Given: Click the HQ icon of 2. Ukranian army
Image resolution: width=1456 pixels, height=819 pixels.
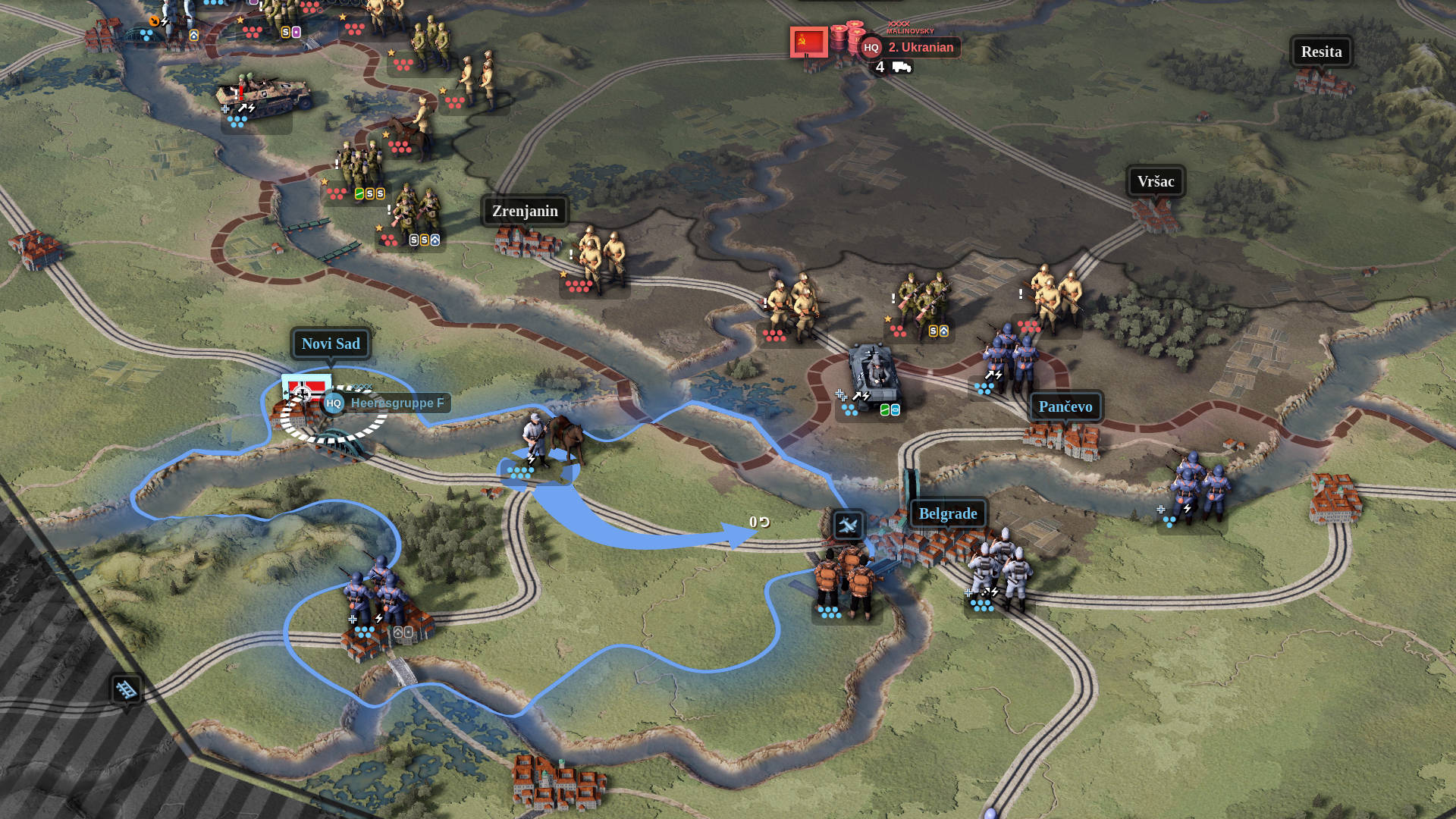Looking at the screenshot, I should click(x=872, y=47).
